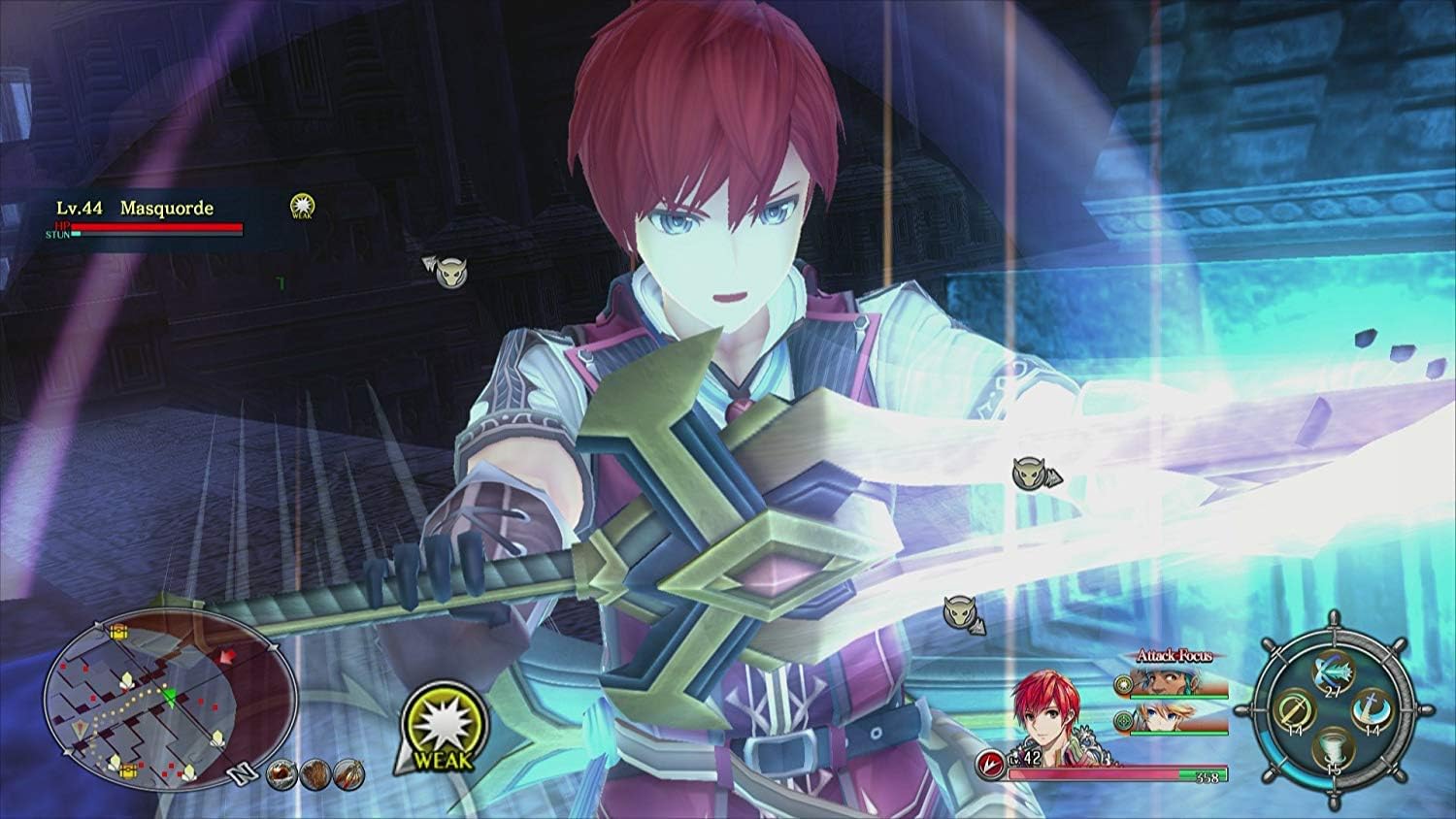Image resolution: width=1456 pixels, height=819 pixels.
Task: Click the treasure chest icon on the minimap
Action: pos(118,632)
